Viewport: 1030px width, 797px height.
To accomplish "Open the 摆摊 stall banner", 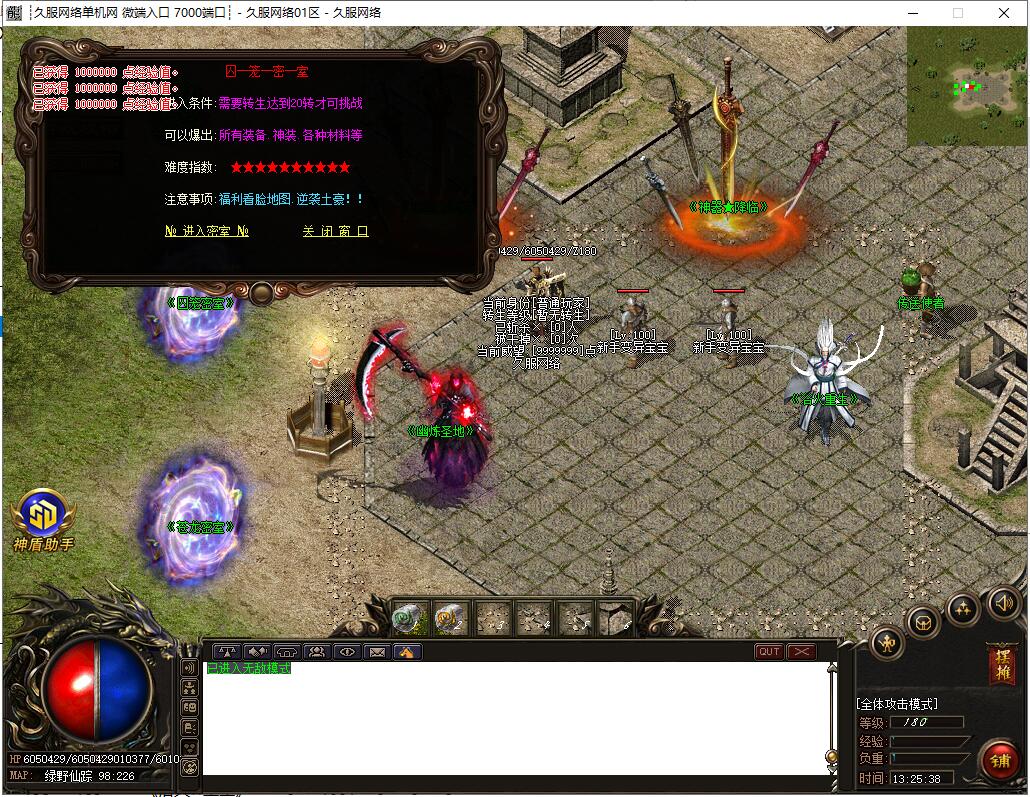I will pos(1002,664).
